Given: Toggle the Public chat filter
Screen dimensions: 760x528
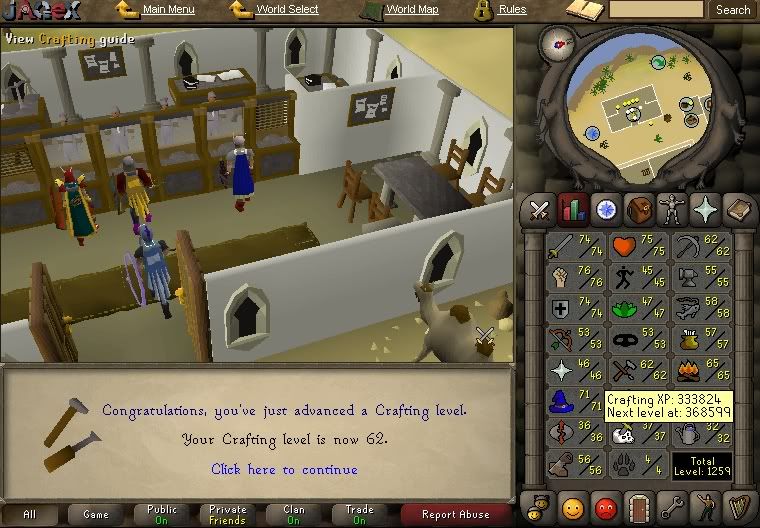Looking at the screenshot, I should (x=161, y=514).
